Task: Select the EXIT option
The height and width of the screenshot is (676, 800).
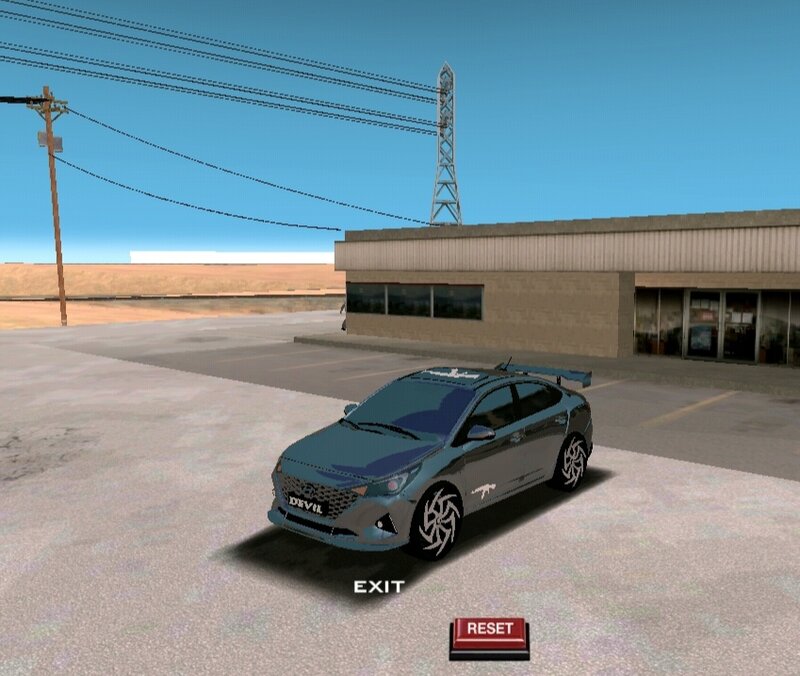Action: [379, 587]
